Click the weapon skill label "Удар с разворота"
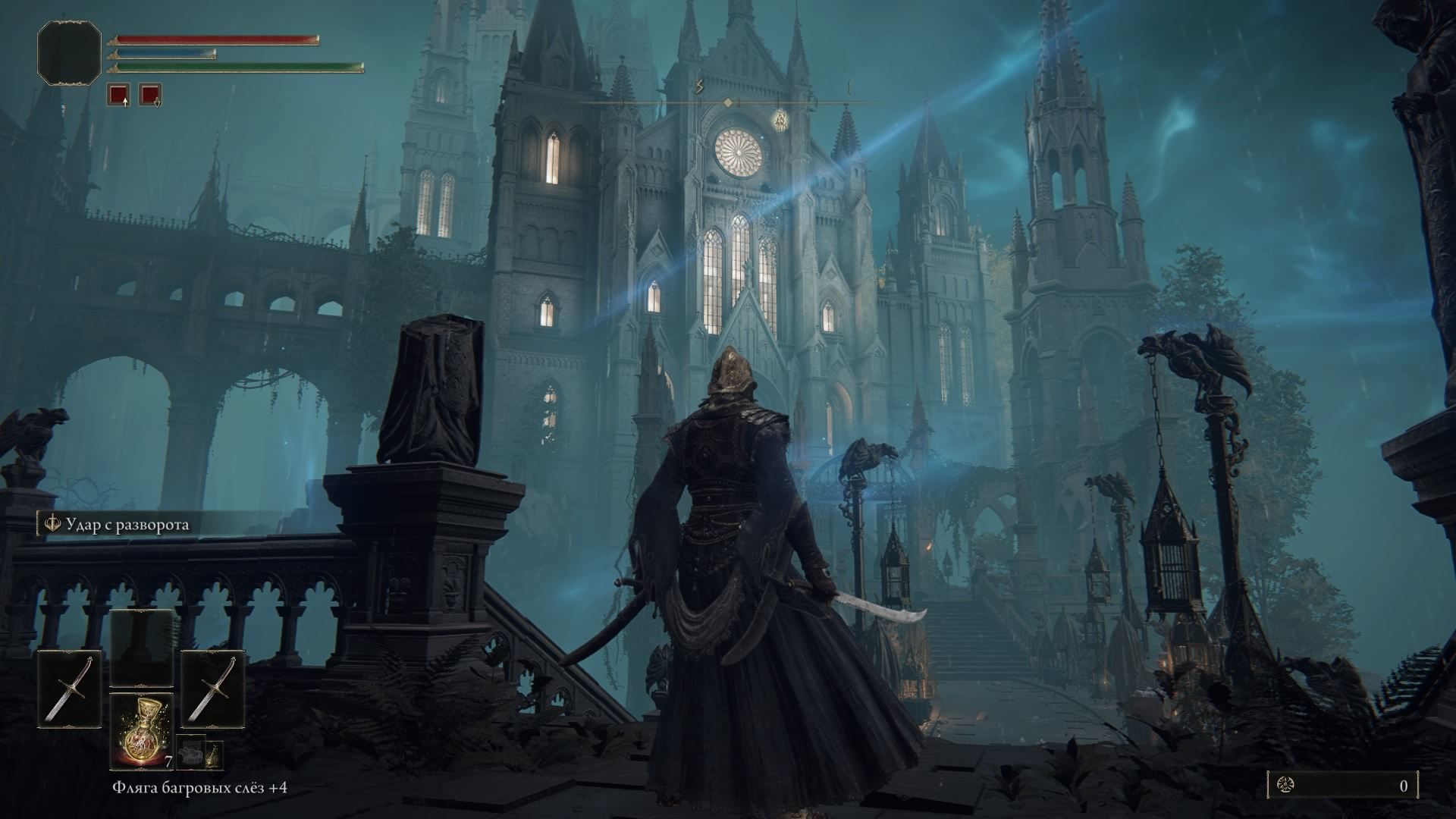This screenshot has width=1456, height=819. point(127,525)
